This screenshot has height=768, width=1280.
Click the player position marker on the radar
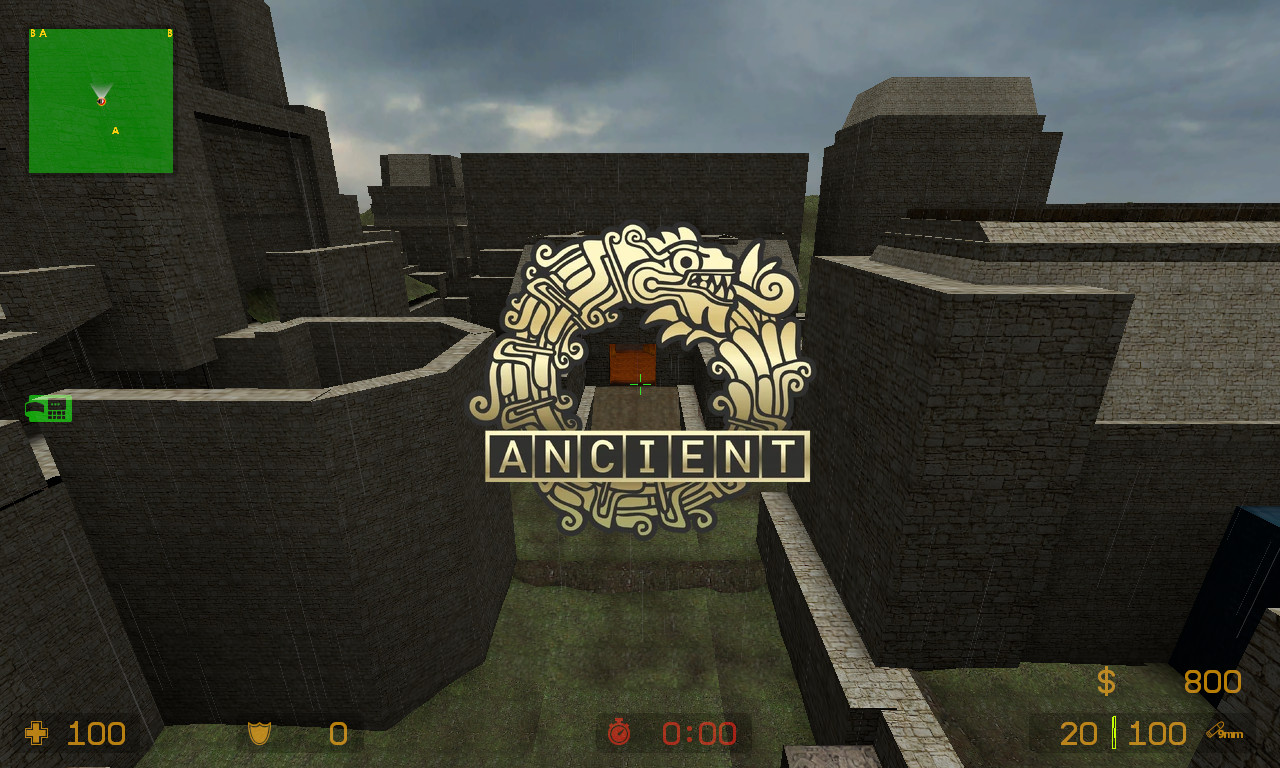click(x=101, y=101)
